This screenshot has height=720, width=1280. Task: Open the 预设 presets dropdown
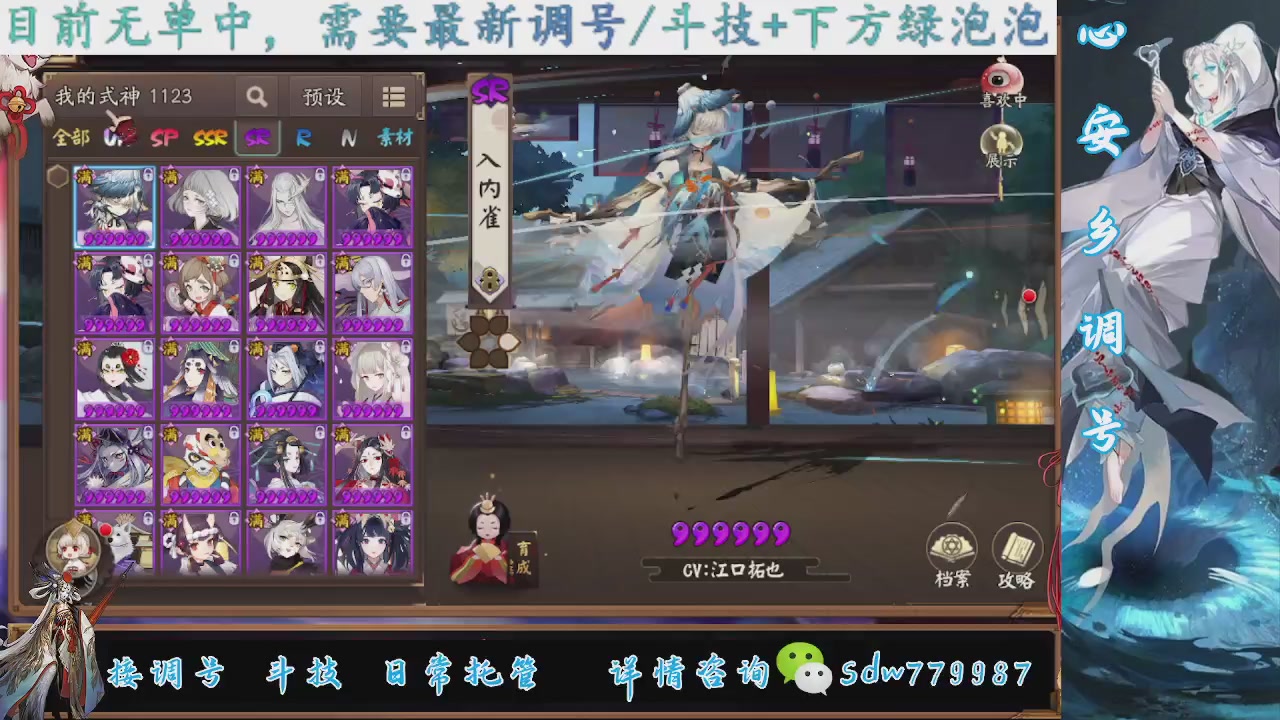322,96
